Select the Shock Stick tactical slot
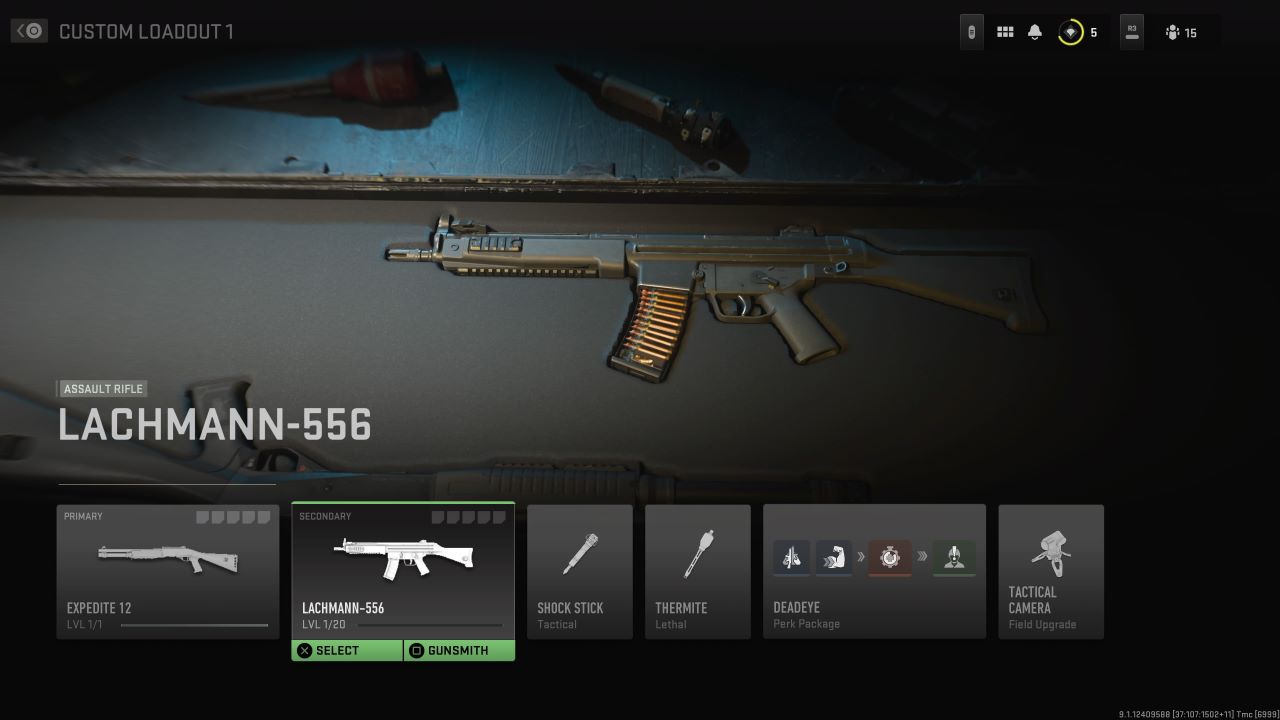This screenshot has width=1280, height=720. coord(580,571)
